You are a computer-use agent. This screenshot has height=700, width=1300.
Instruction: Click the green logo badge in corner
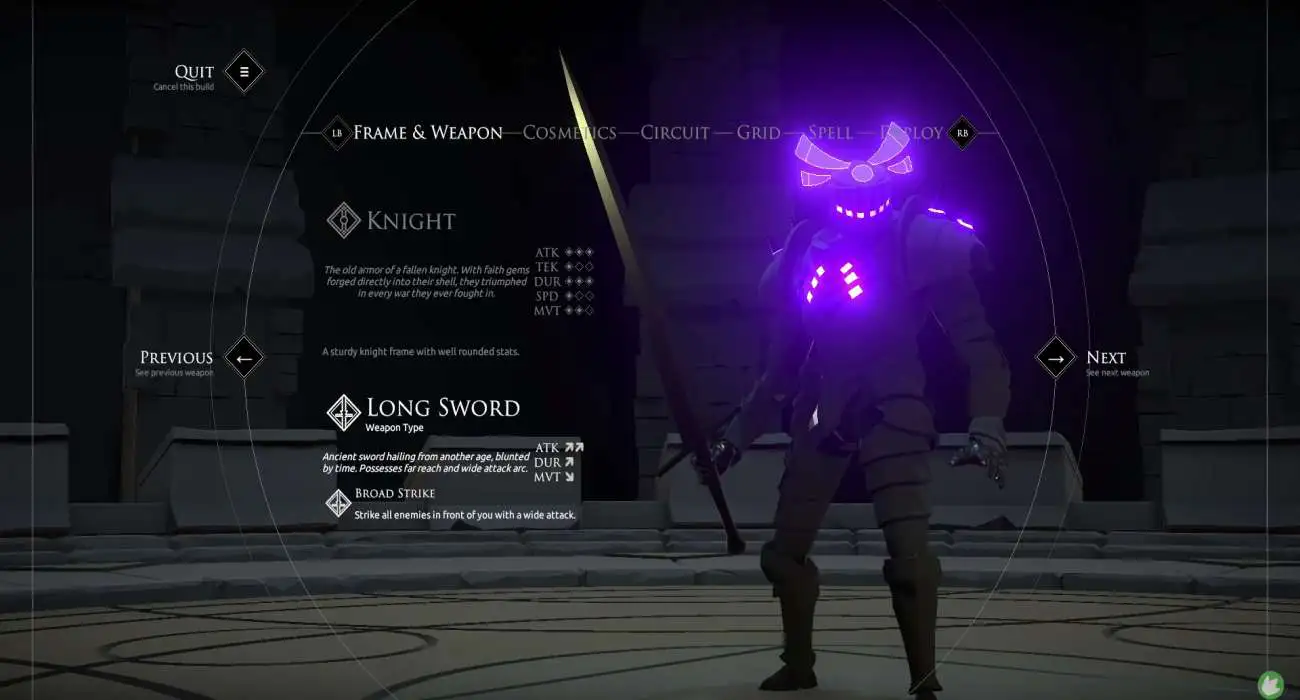pyautogui.click(x=1271, y=684)
